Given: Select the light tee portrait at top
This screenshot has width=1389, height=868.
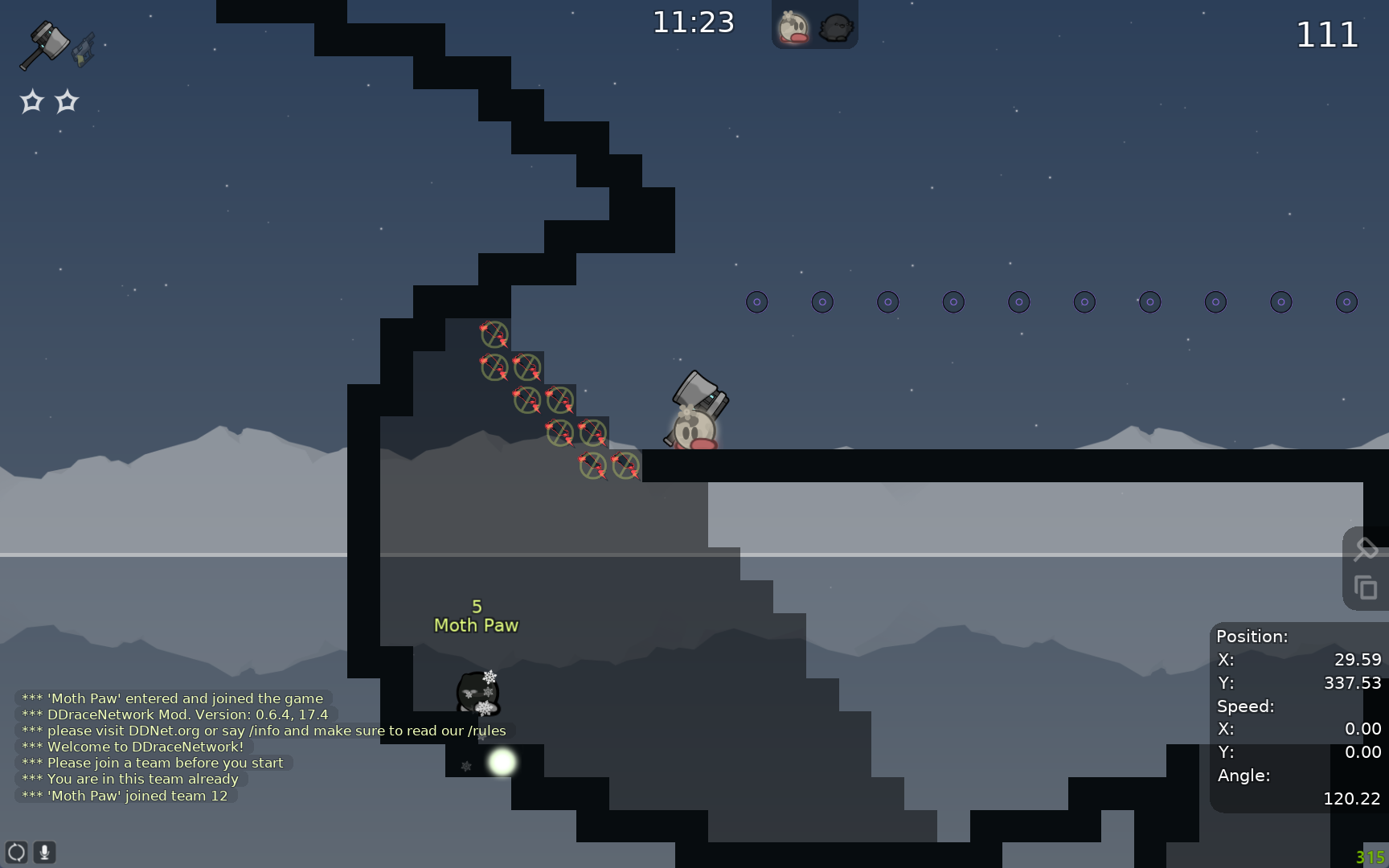Looking at the screenshot, I should tap(793, 28).
